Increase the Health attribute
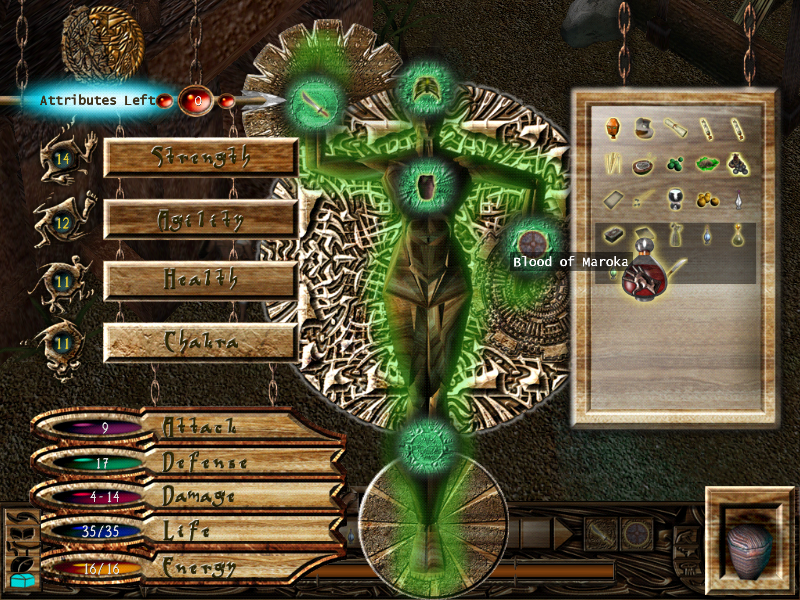Screen dimensions: 800x600 (x=200, y=281)
